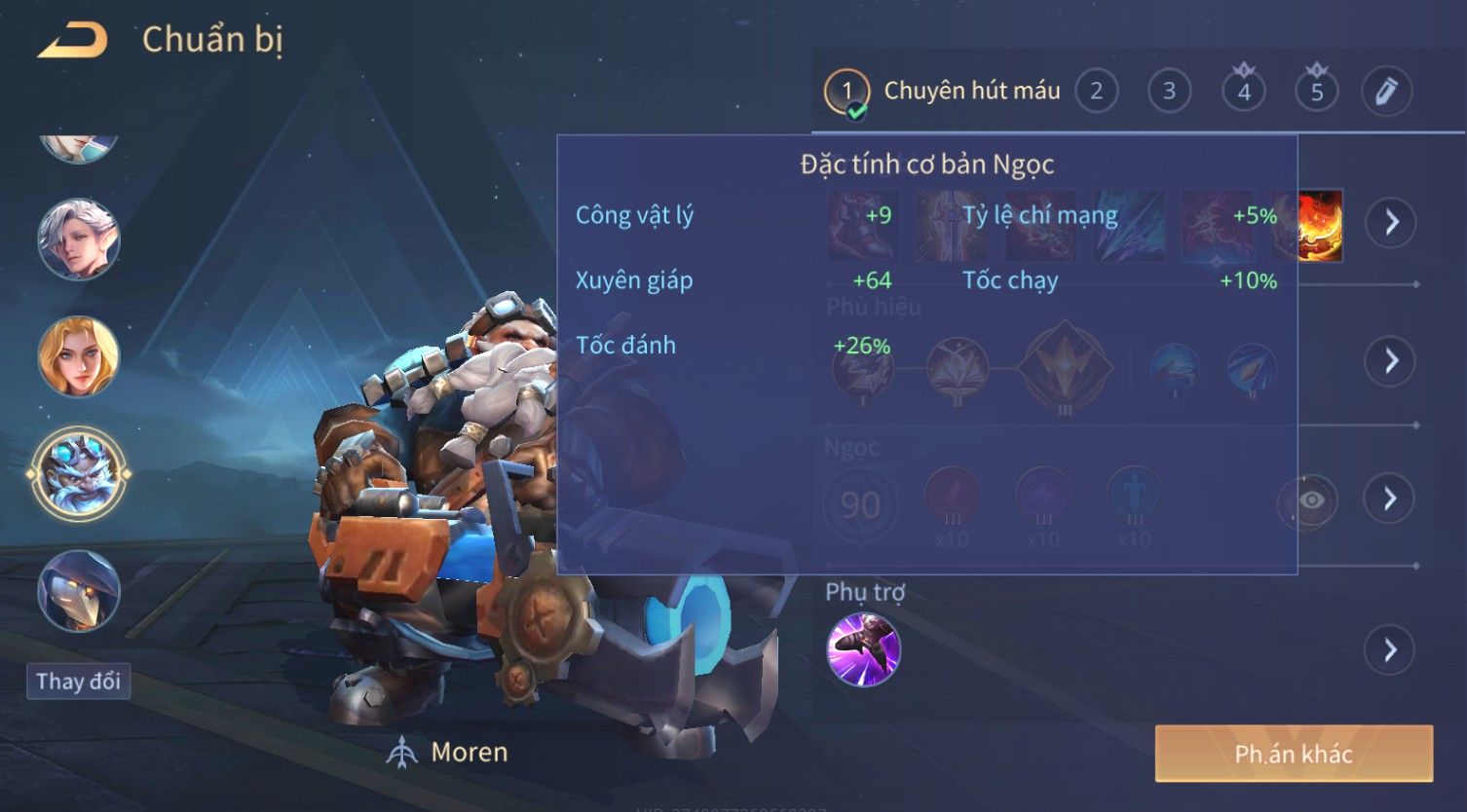Pick the blonde female hero portrait

(x=79, y=356)
